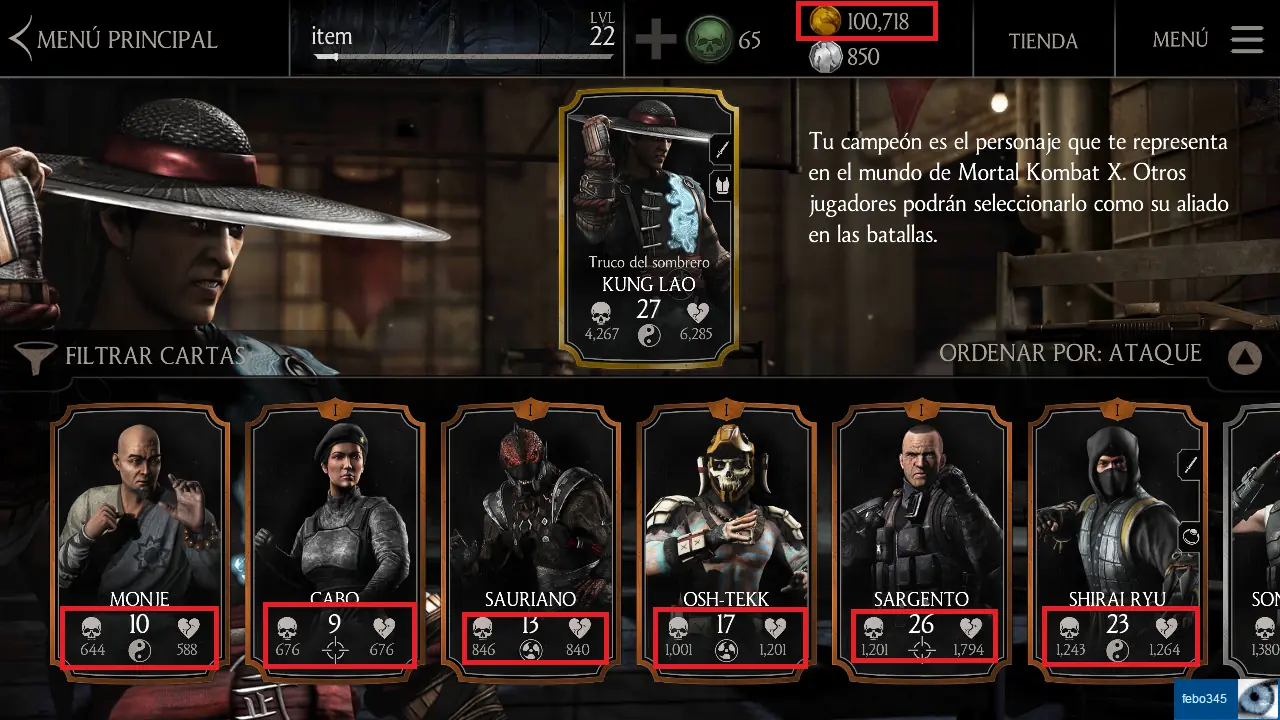Image resolution: width=1280 pixels, height=720 pixels.
Task: Open the MENÚ hamburger menu
Action: [1245, 40]
